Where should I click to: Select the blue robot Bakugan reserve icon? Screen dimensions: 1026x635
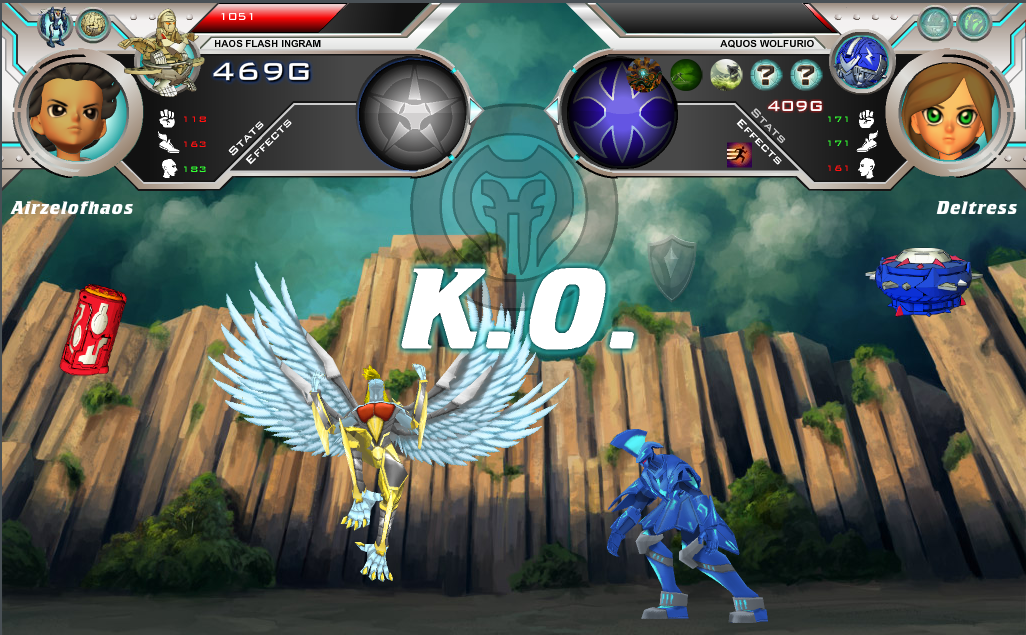(x=53, y=25)
